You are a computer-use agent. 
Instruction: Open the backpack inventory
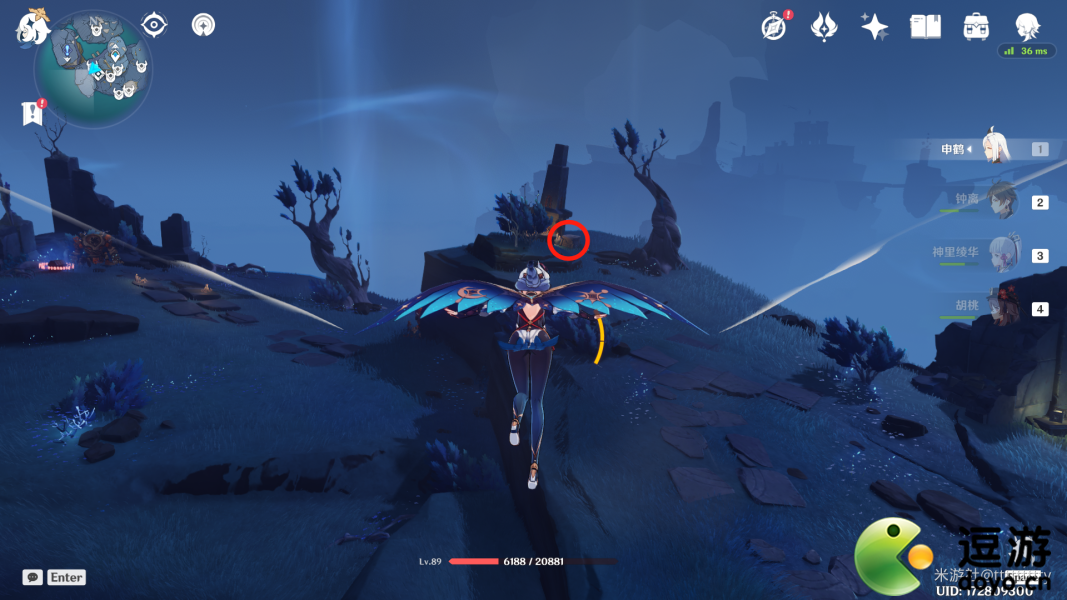976,27
